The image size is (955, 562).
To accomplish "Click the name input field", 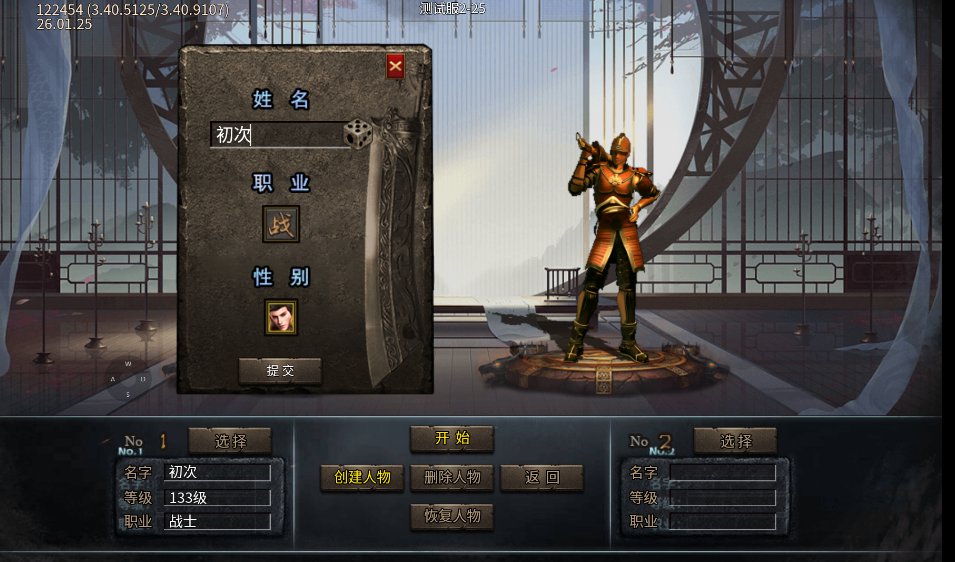I will coord(276,135).
